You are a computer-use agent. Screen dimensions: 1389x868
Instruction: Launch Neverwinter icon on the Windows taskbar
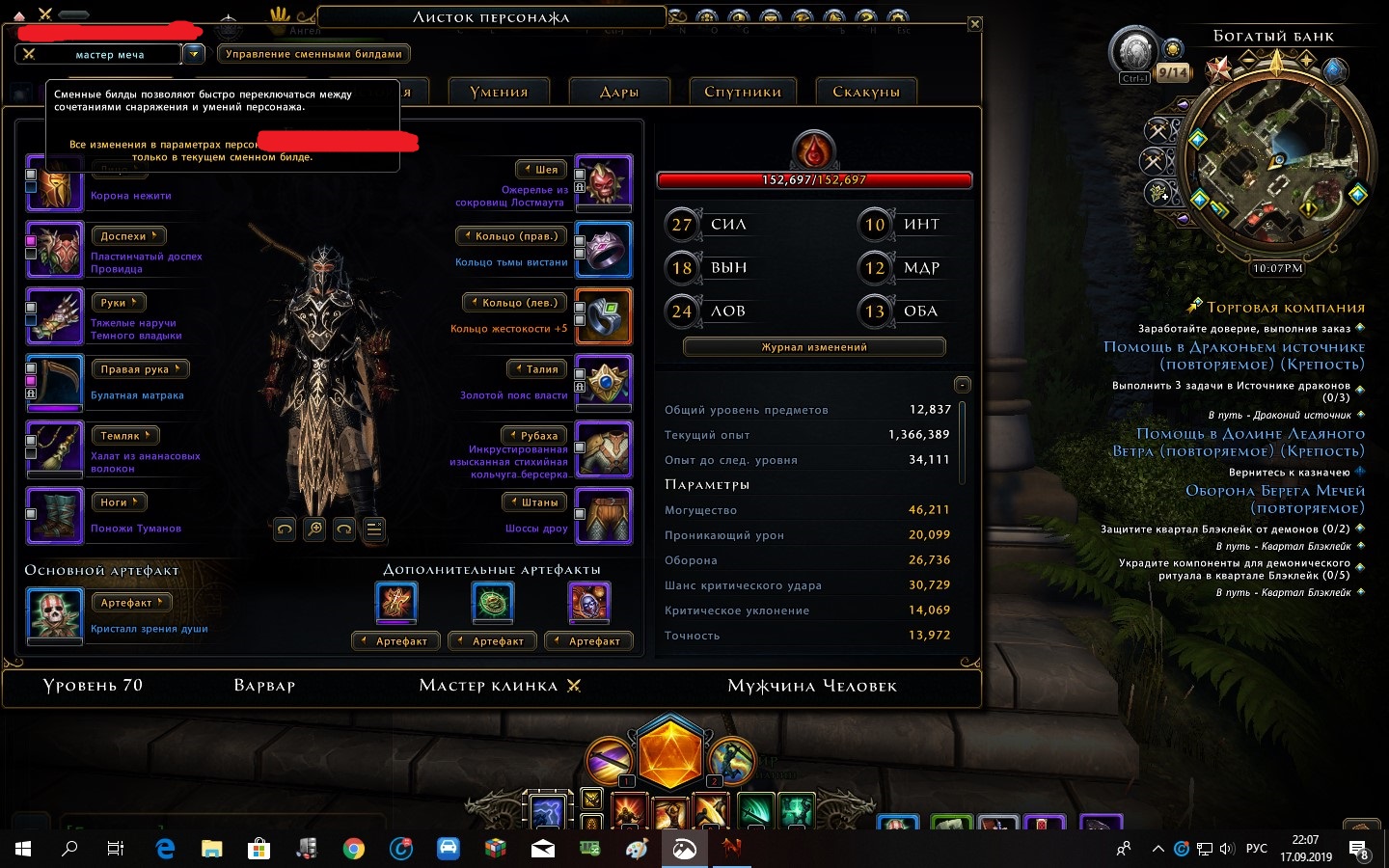coord(730,850)
